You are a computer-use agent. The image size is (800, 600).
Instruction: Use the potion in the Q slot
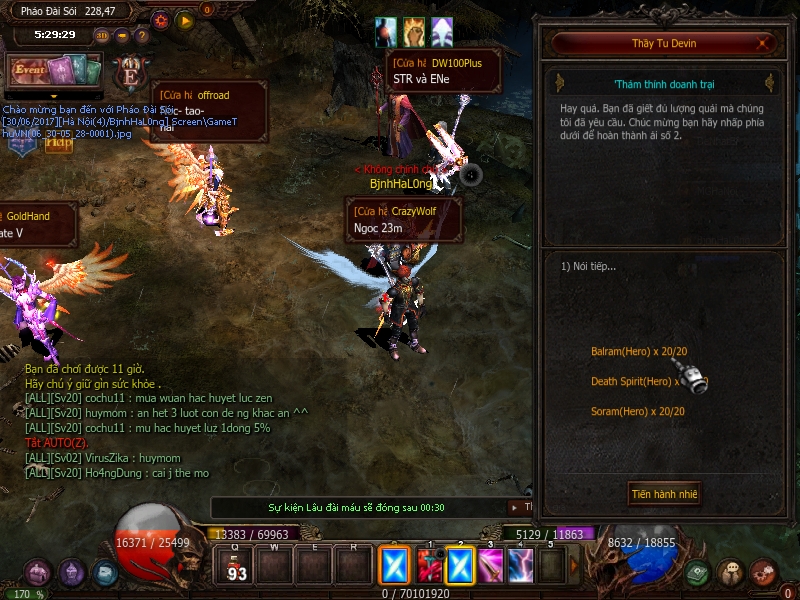pyautogui.click(x=237, y=567)
